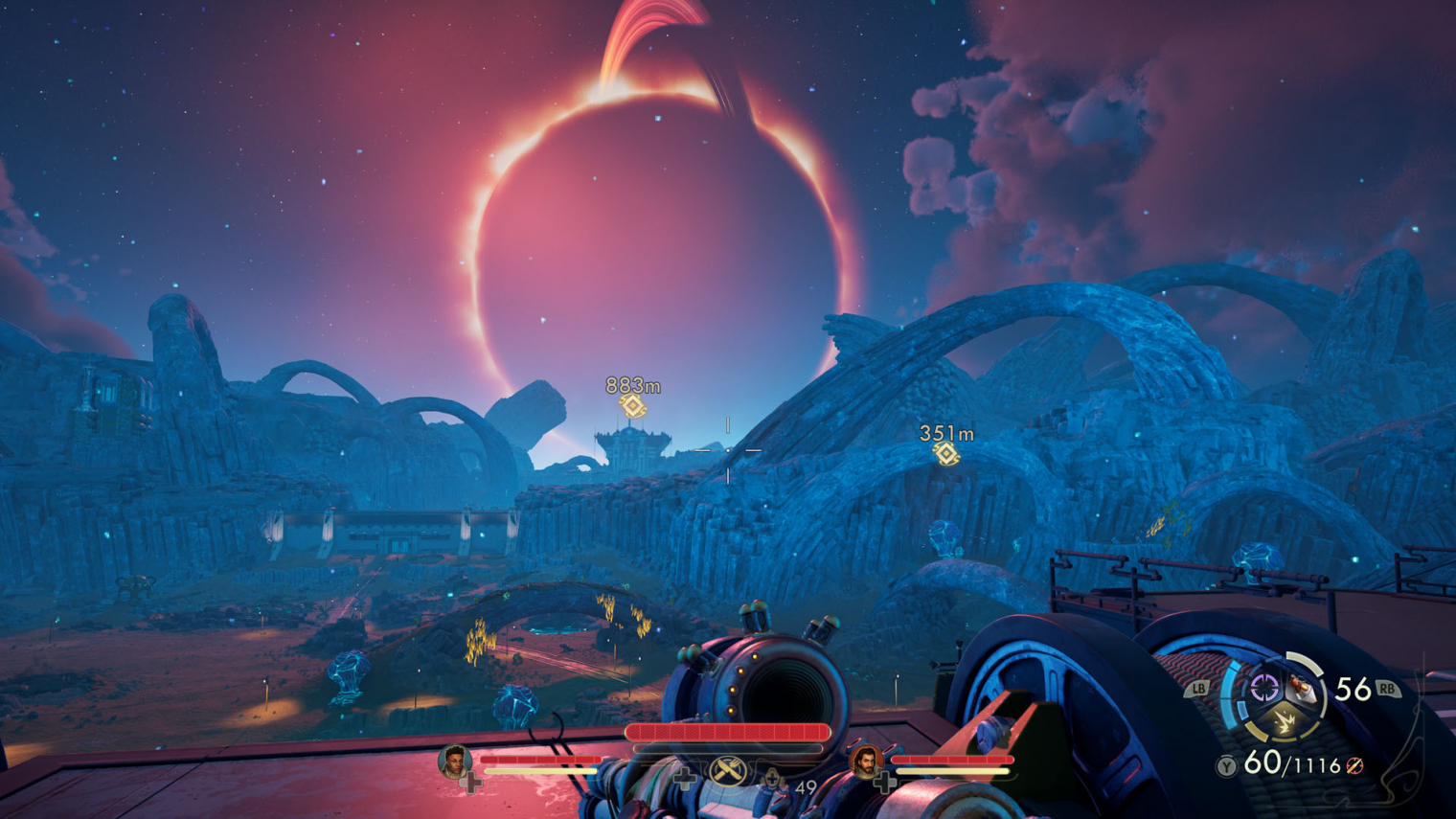Activate the yellow impact burst ability
Viewport: 1456px width, 819px height.
pyautogui.click(x=1283, y=722)
